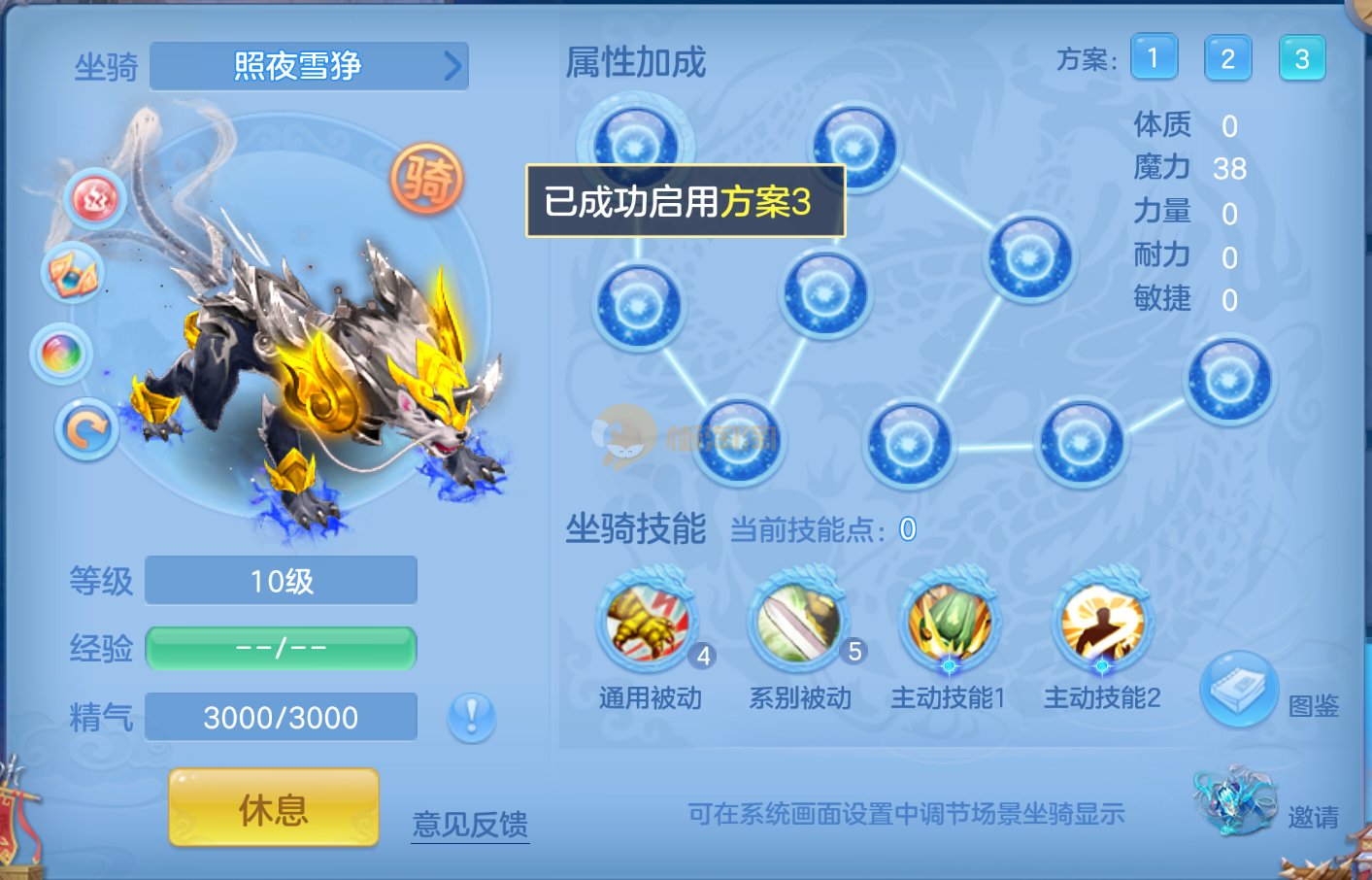1372x880 pixels.
Task: Click the 休息 rest button
Action: pyautogui.click(x=274, y=808)
